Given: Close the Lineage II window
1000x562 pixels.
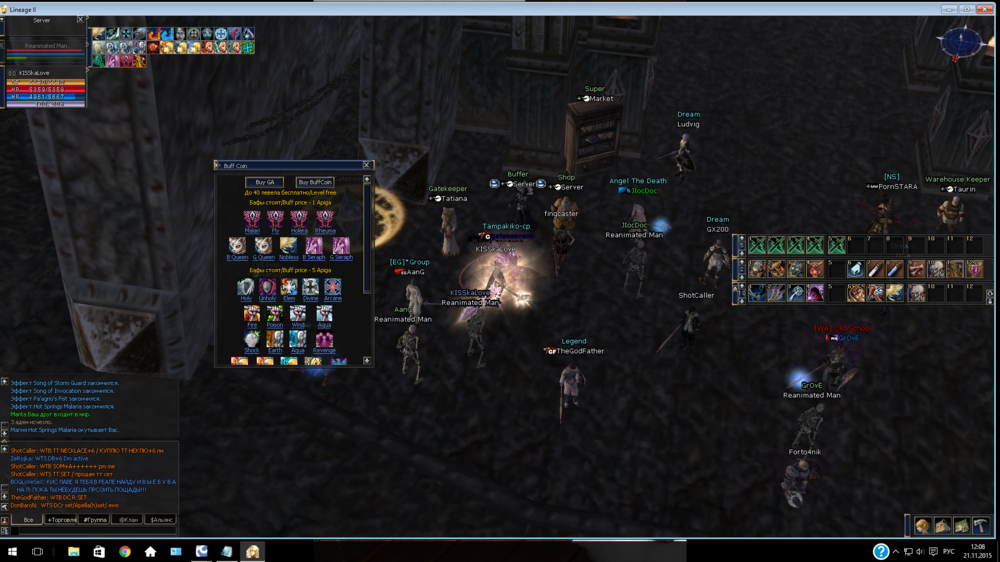Looking at the screenshot, I should pos(989,8).
